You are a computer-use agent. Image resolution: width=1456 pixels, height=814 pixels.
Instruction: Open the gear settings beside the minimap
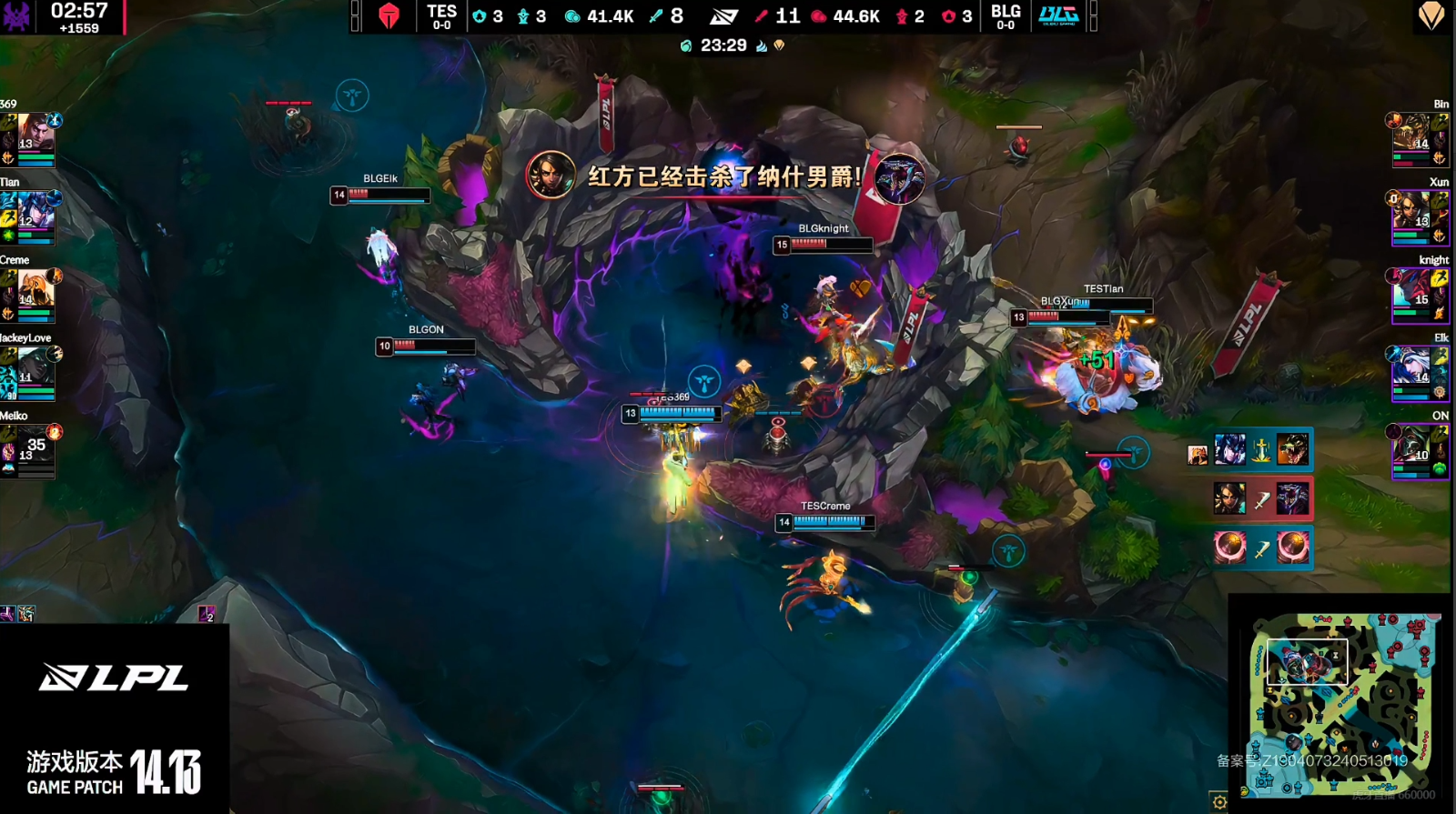pos(1219,801)
